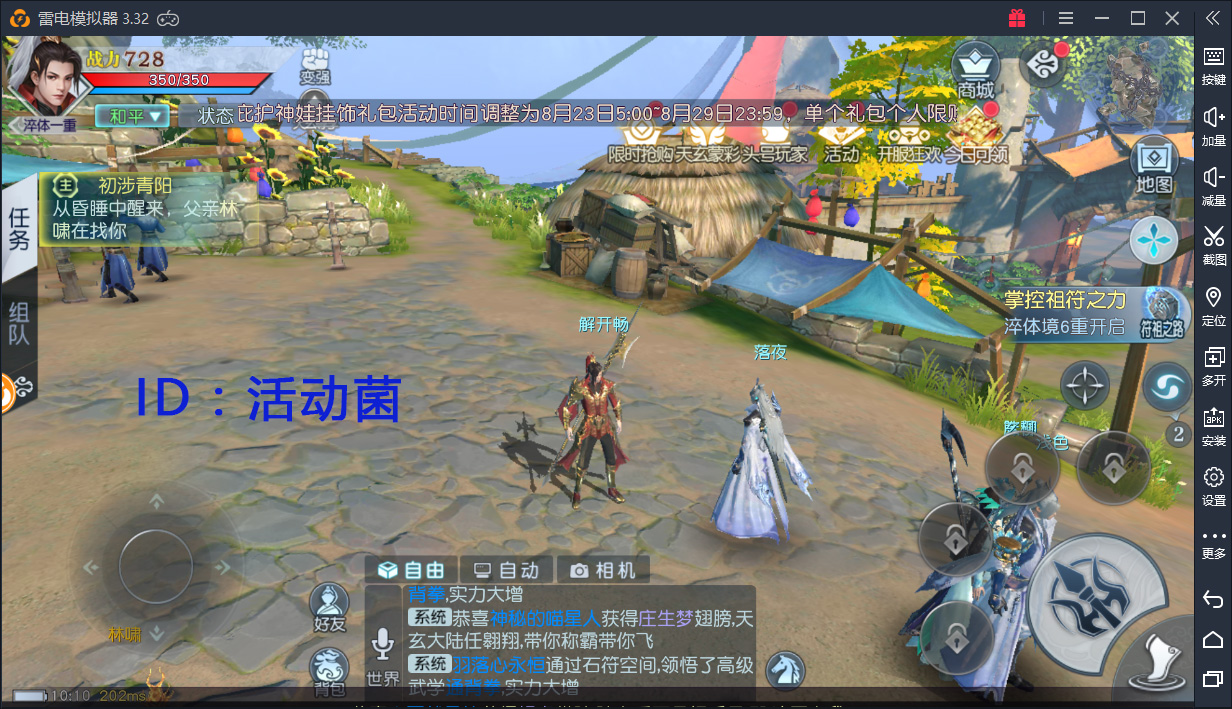The image size is (1232, 709).
Task: Open the emulator 设置 settings
Action: coord(1213,484)
